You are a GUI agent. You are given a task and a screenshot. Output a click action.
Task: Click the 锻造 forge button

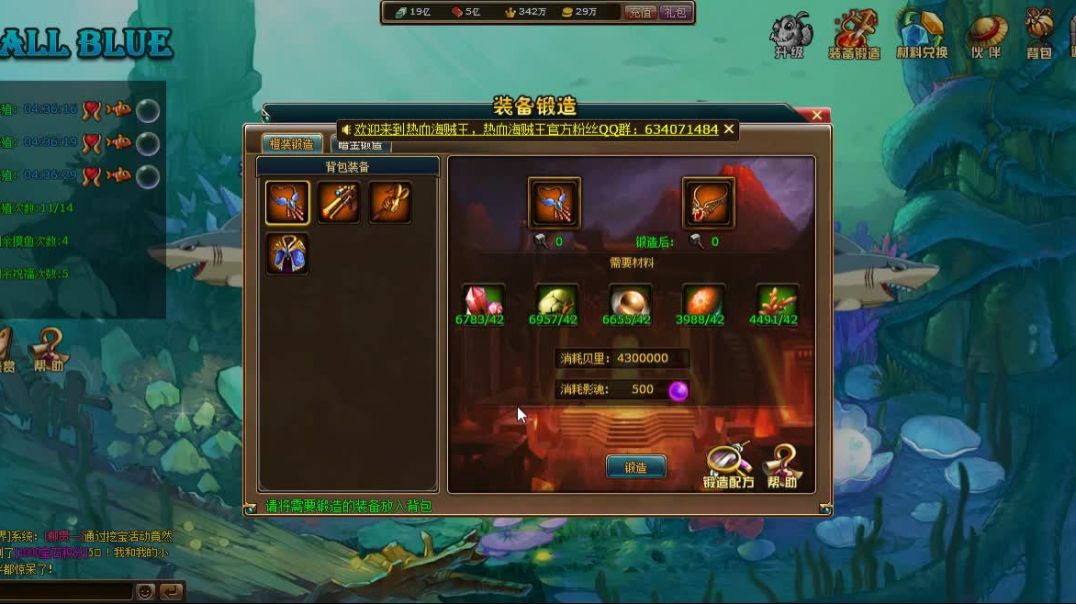(x=635, y=467)
